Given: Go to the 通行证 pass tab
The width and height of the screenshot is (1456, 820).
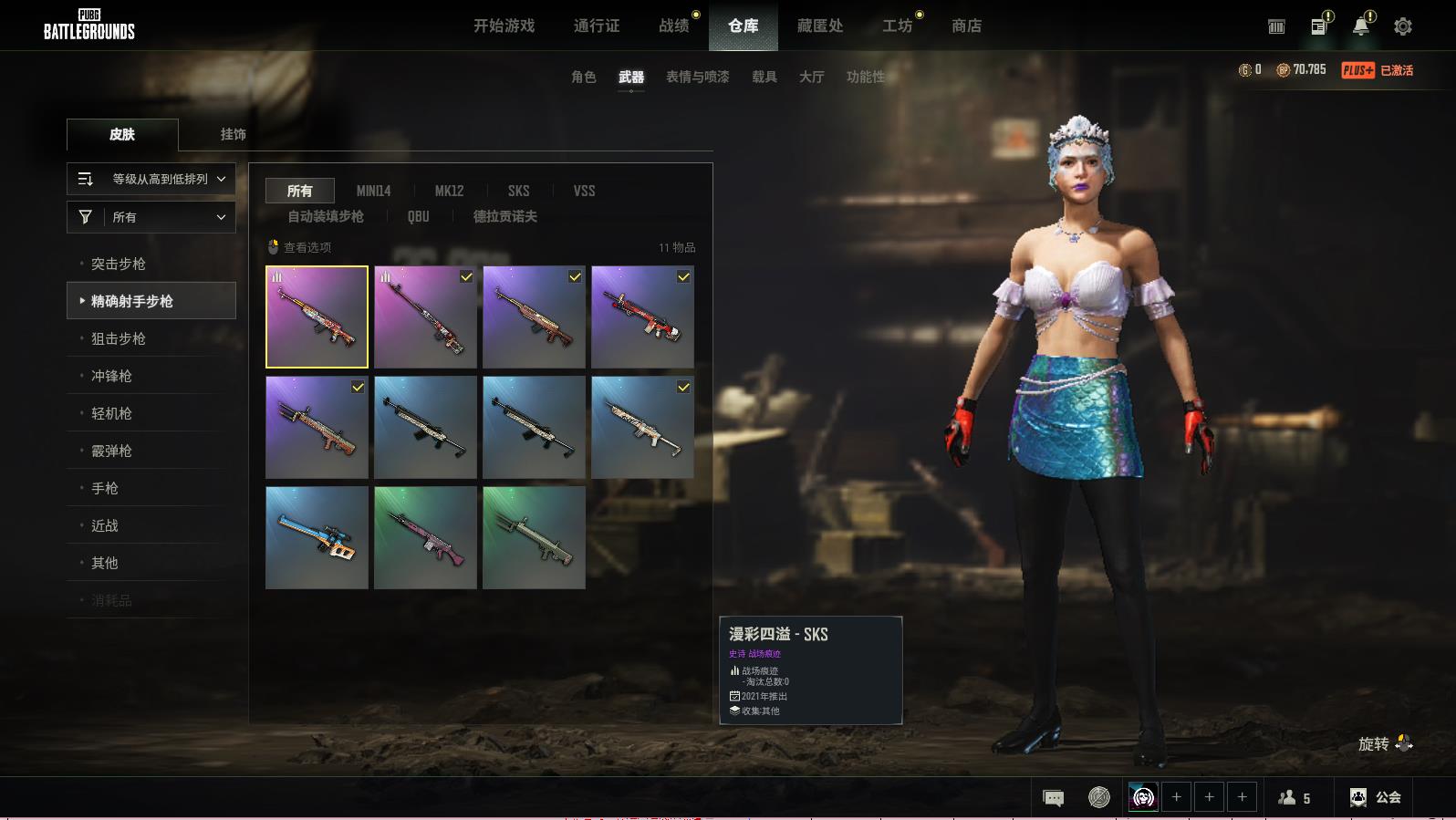Looking at the screenshot, I should (597, 26).
